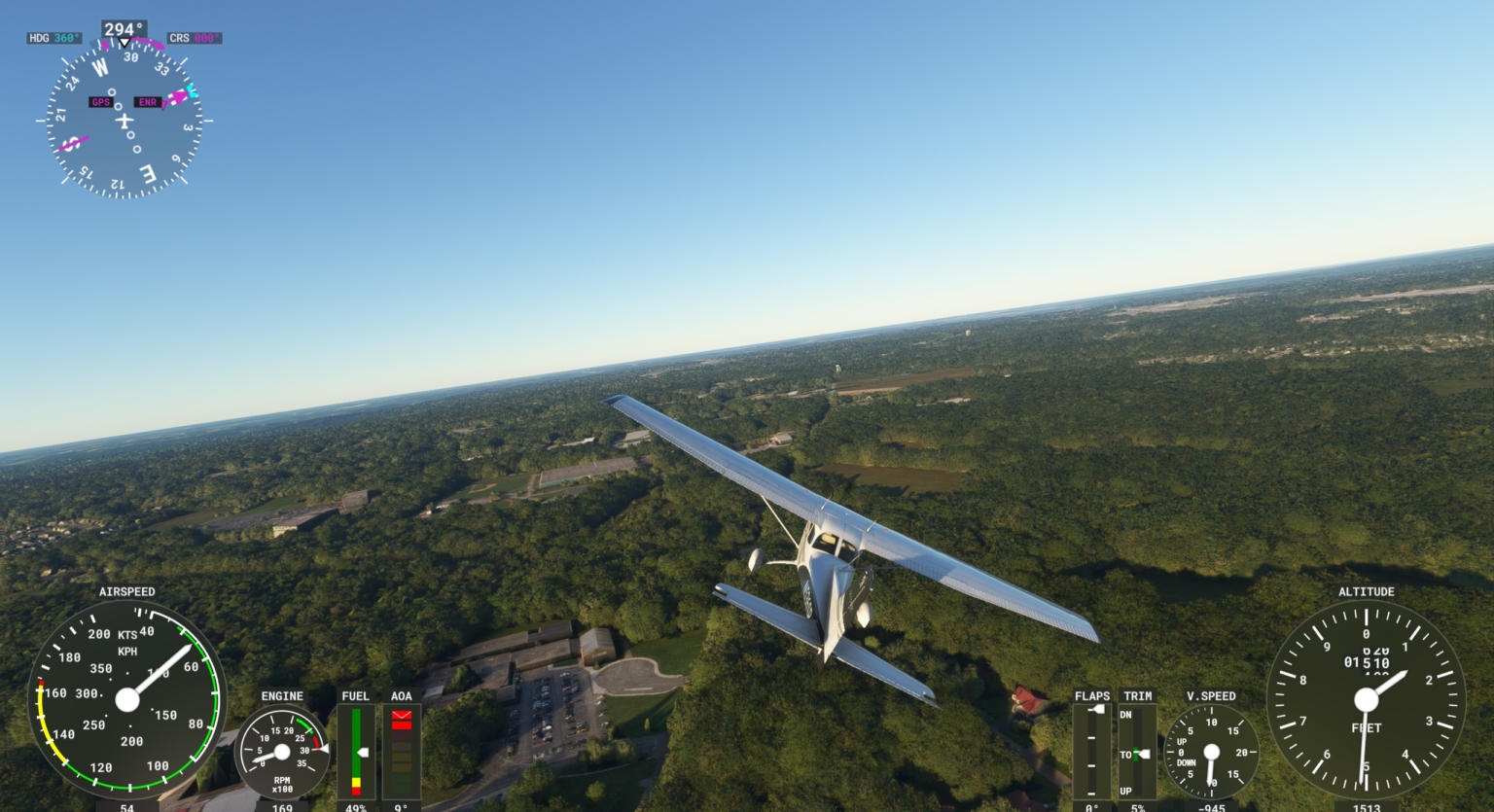The image size is (1494, 812).
Task: Select the FLAPS panel label
Action: (x=1091, y=696)
